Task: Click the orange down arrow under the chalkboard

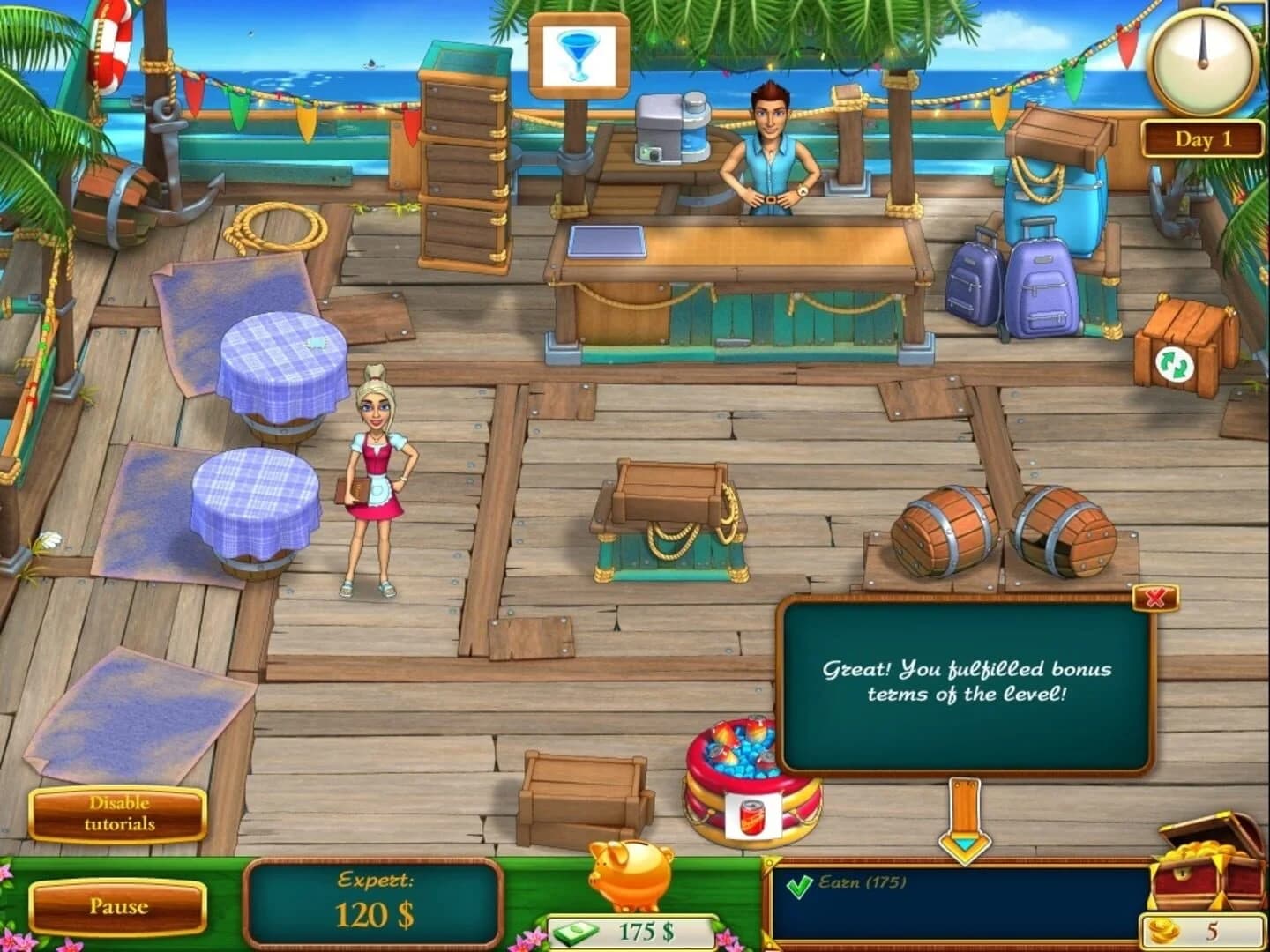Action: (966, 815)
